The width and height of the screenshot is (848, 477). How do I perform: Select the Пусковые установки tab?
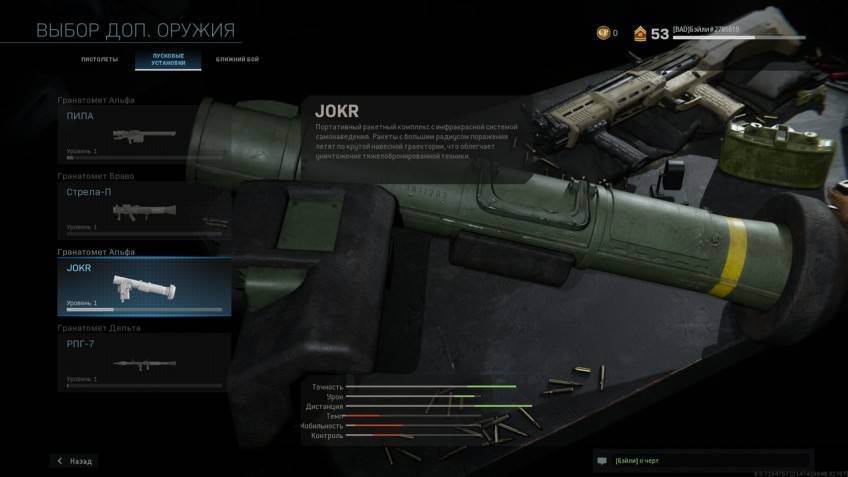[x=167, y=60]
